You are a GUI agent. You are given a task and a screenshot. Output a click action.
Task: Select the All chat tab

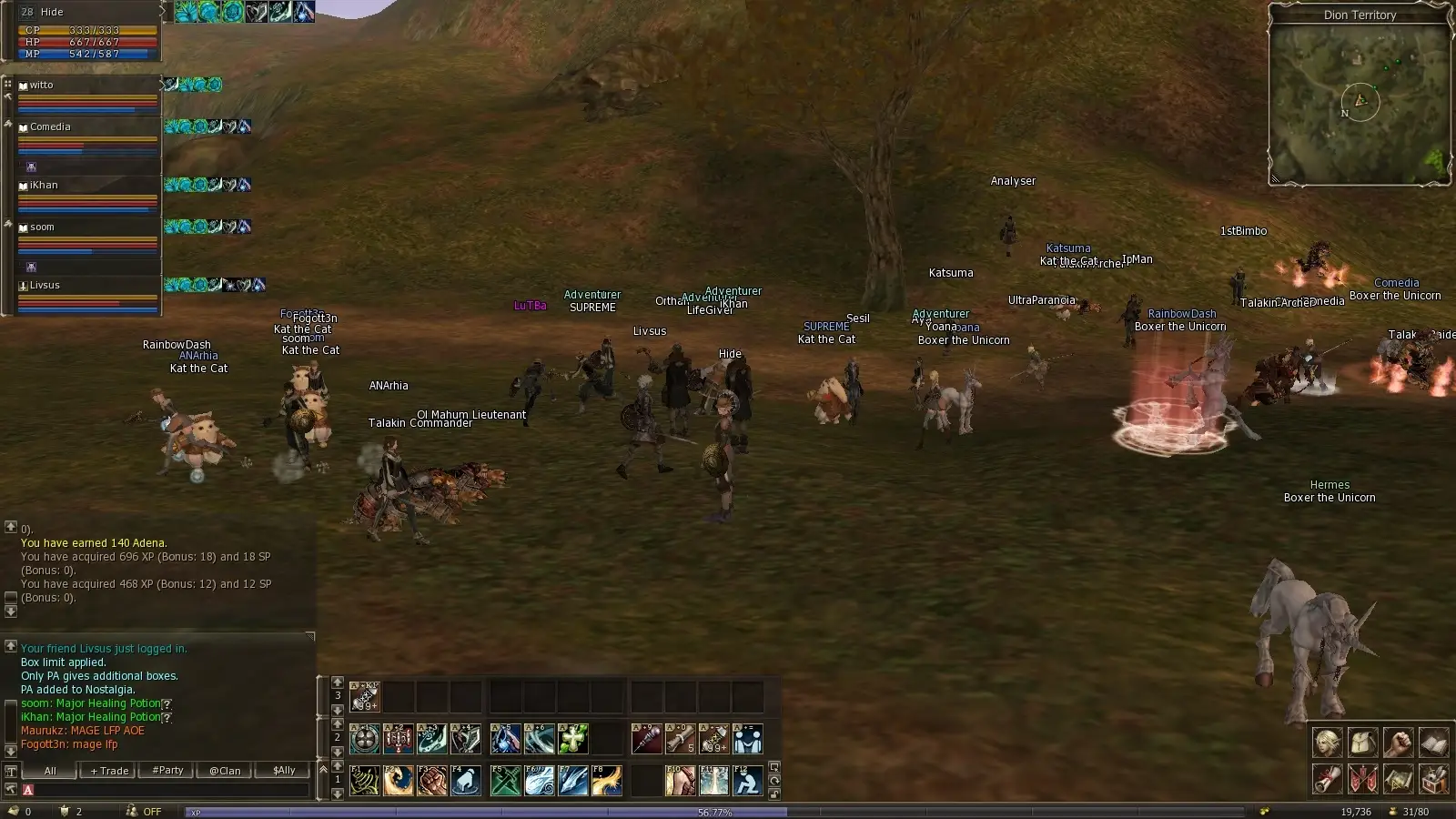pyautogui.click(x=50, y=771)
